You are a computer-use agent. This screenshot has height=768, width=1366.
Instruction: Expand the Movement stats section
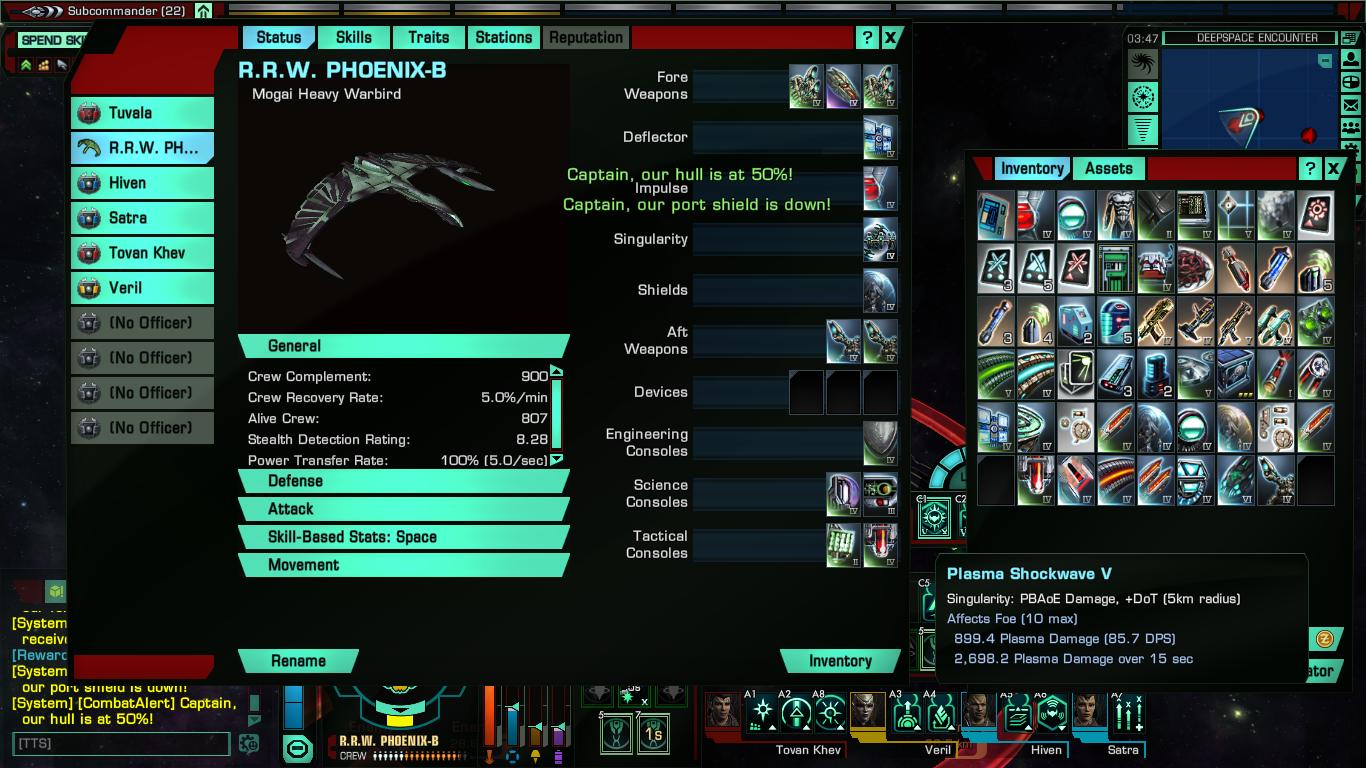(403, 565)
